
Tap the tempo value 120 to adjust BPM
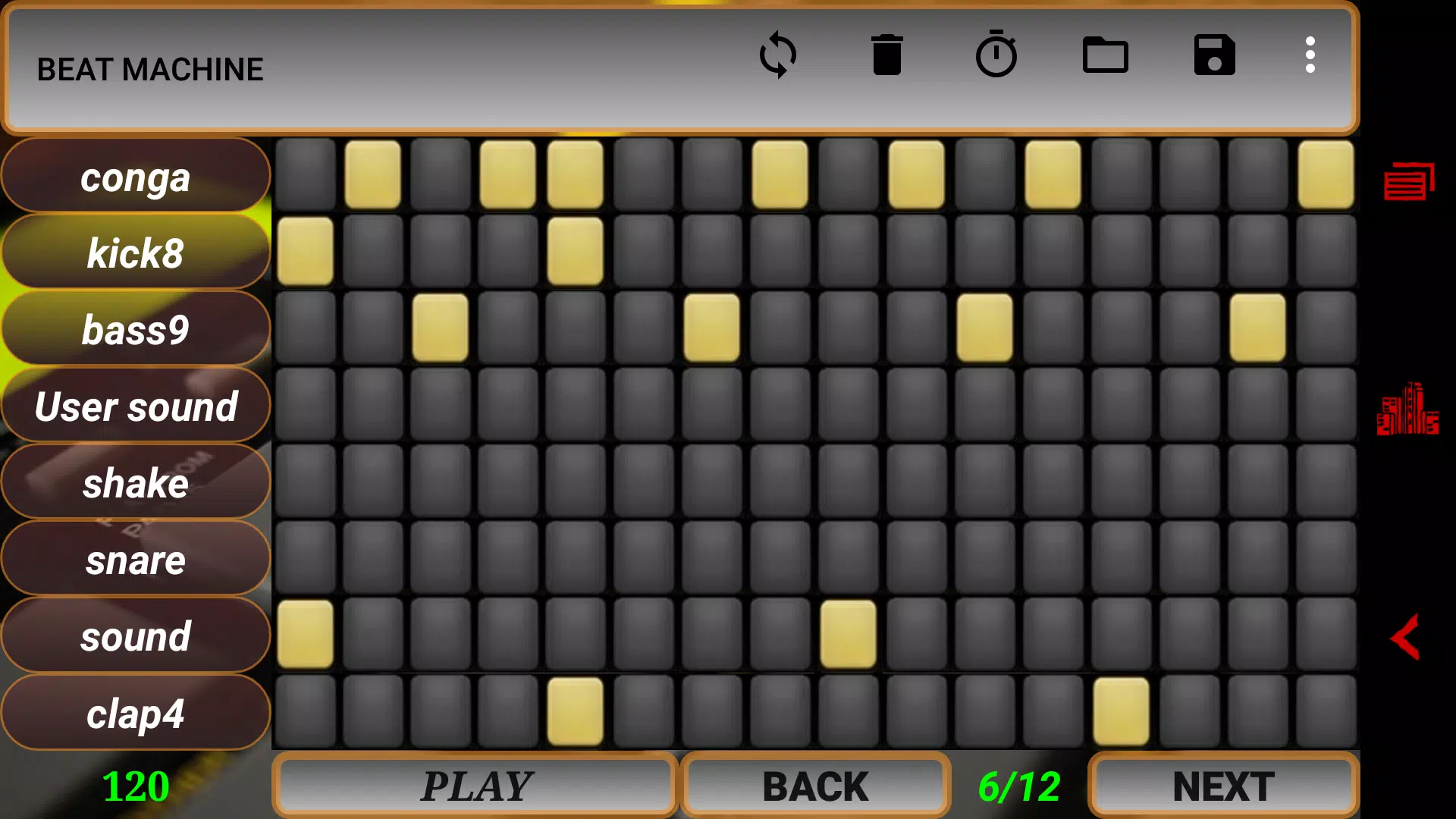135,786
